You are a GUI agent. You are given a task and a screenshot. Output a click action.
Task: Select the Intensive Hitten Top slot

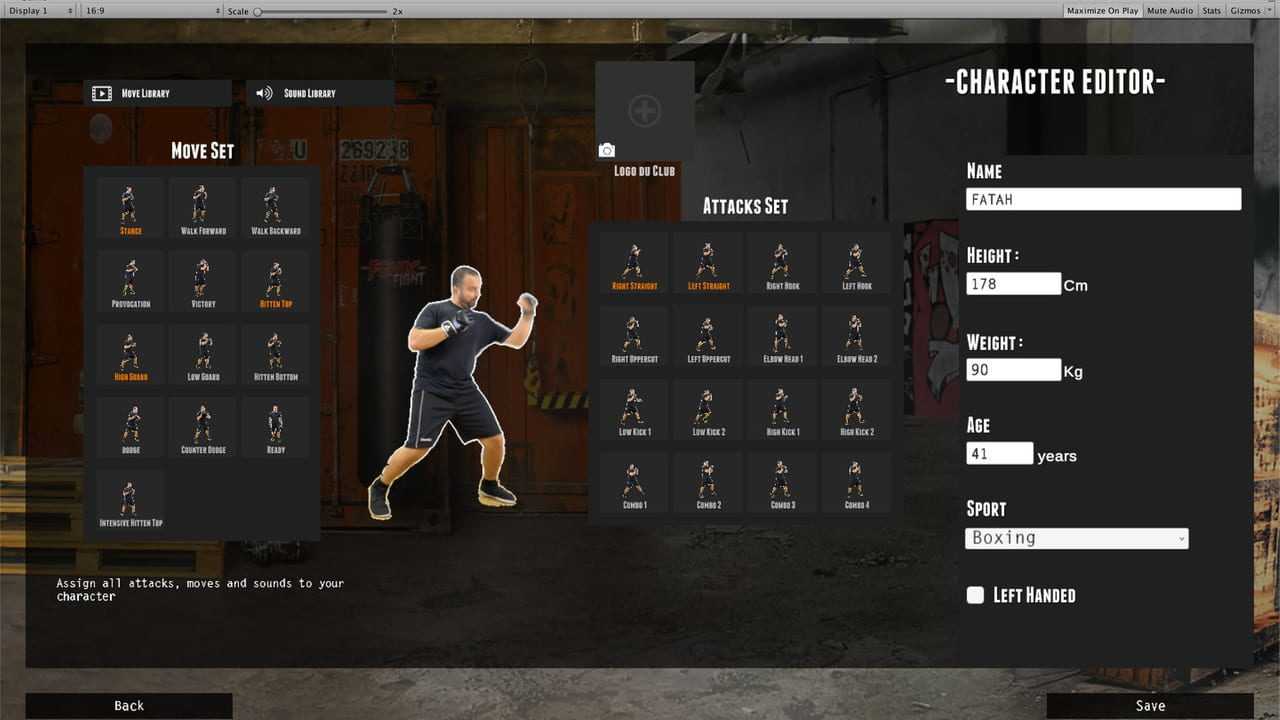pos(130,501)
